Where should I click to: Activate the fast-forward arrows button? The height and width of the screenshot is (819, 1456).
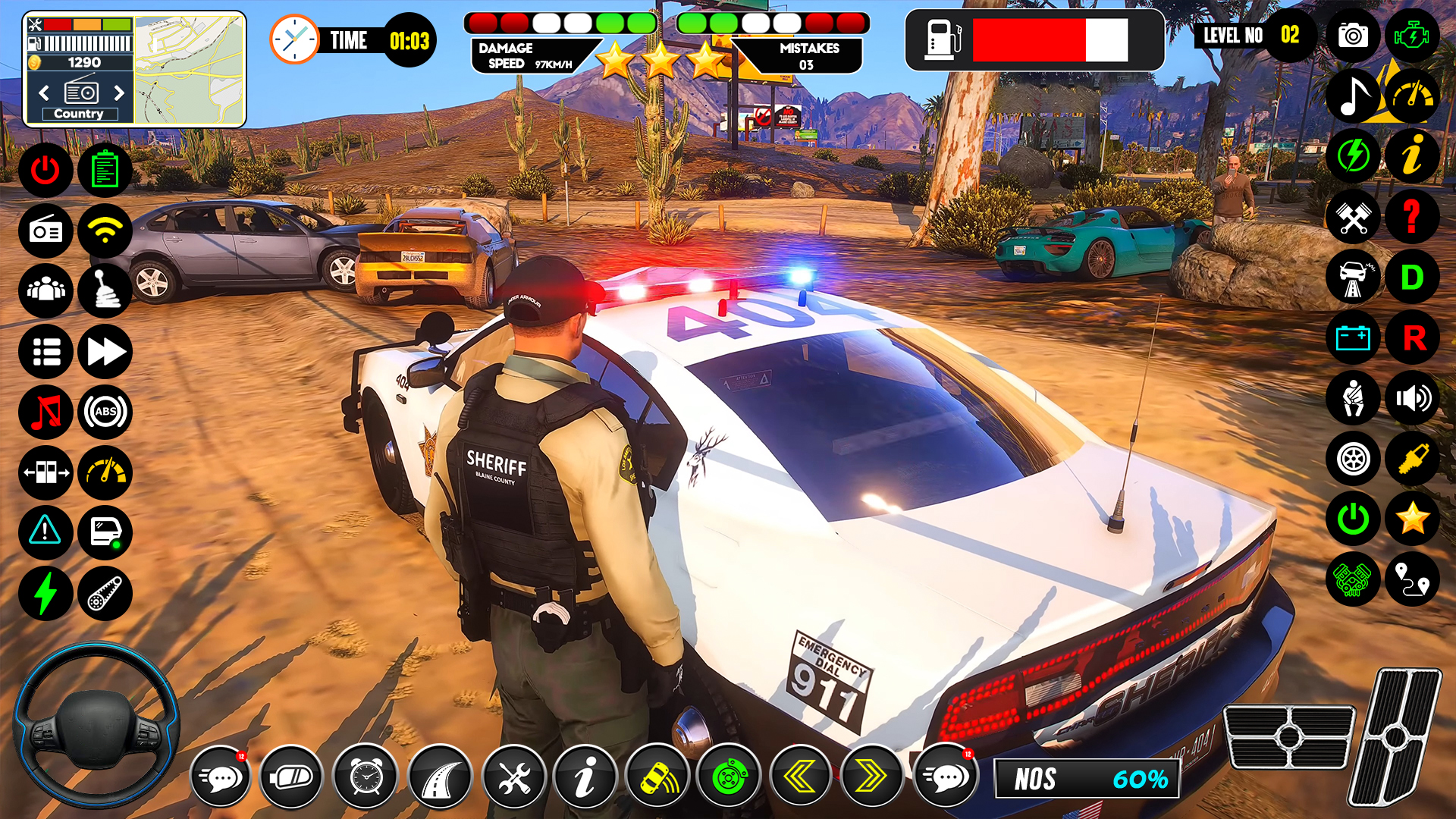tap(105, 352)
